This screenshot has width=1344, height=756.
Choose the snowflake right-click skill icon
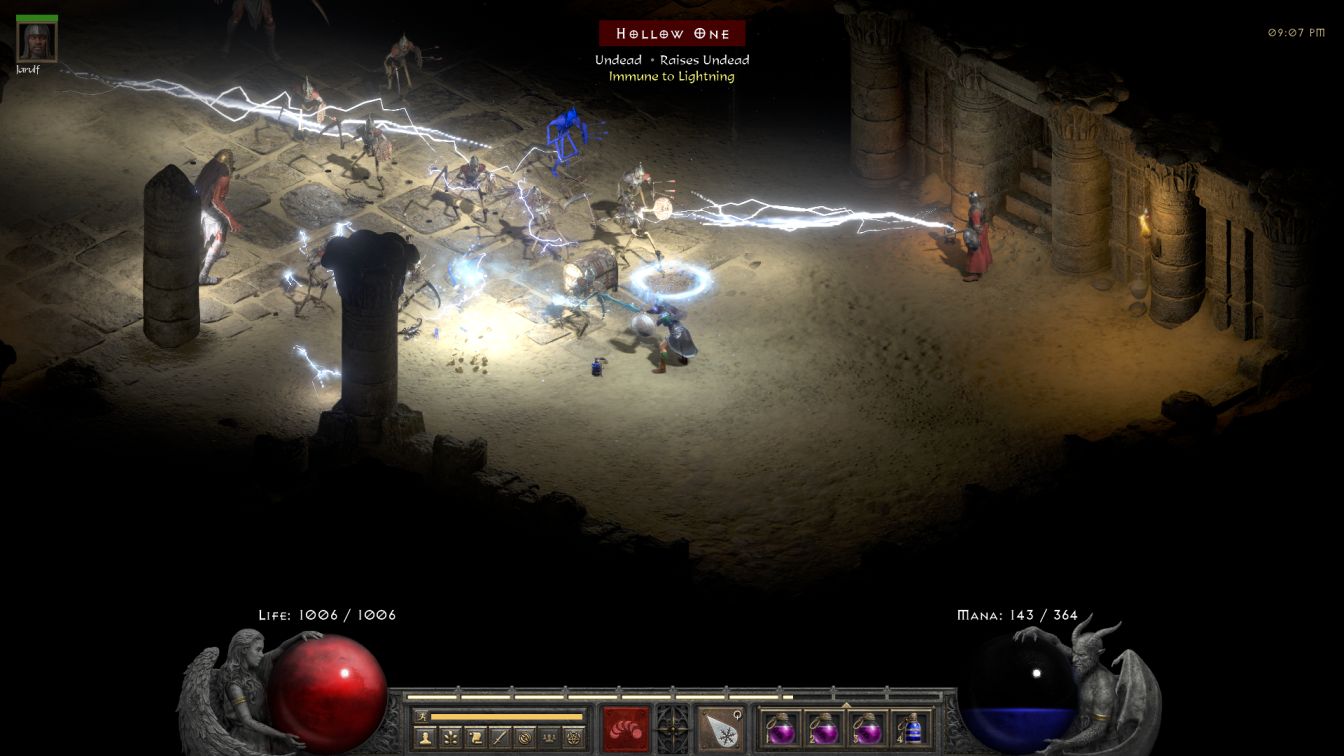click(x=719, y=728)
